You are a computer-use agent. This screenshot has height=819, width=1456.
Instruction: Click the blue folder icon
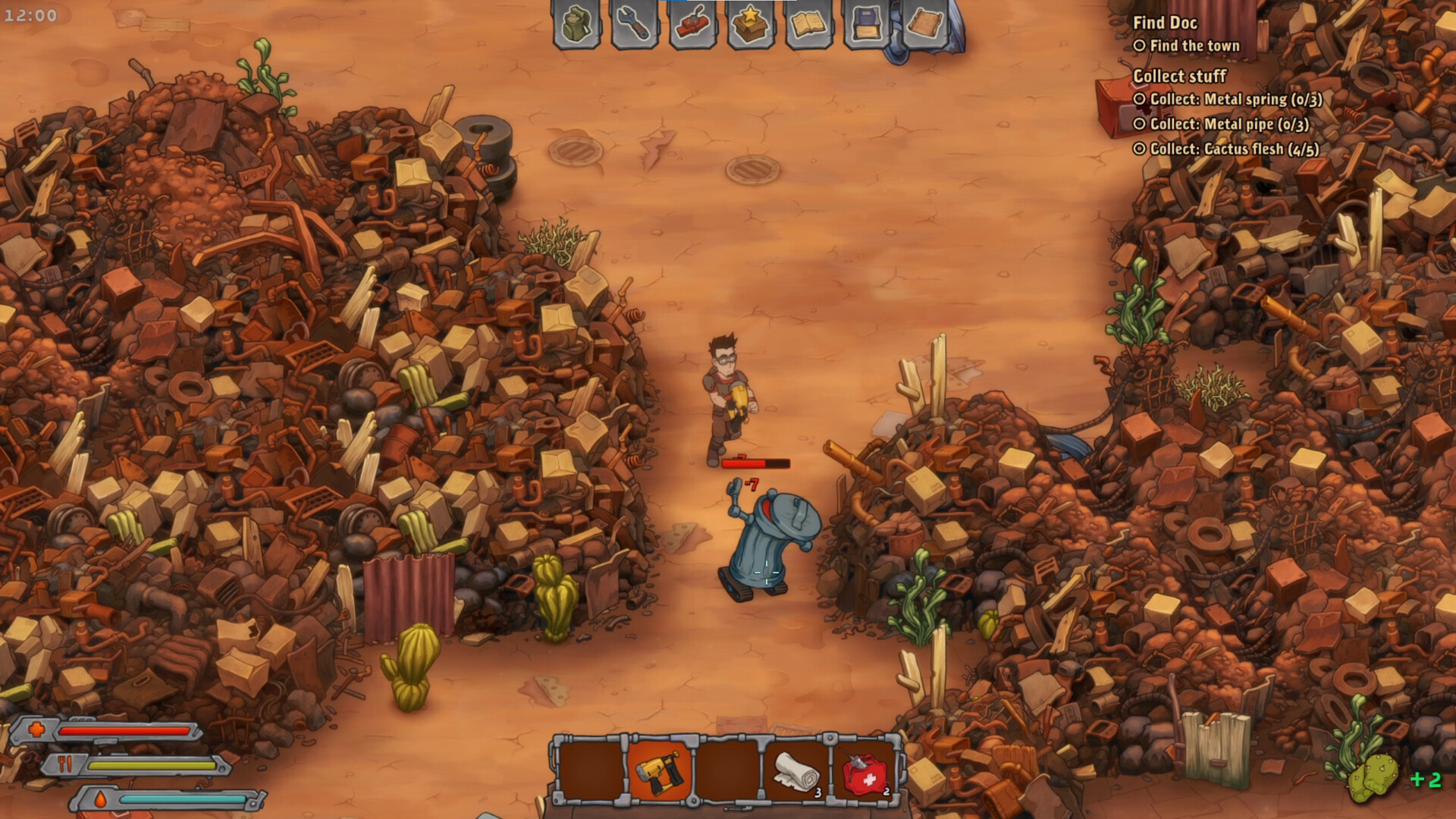(866, 24)
